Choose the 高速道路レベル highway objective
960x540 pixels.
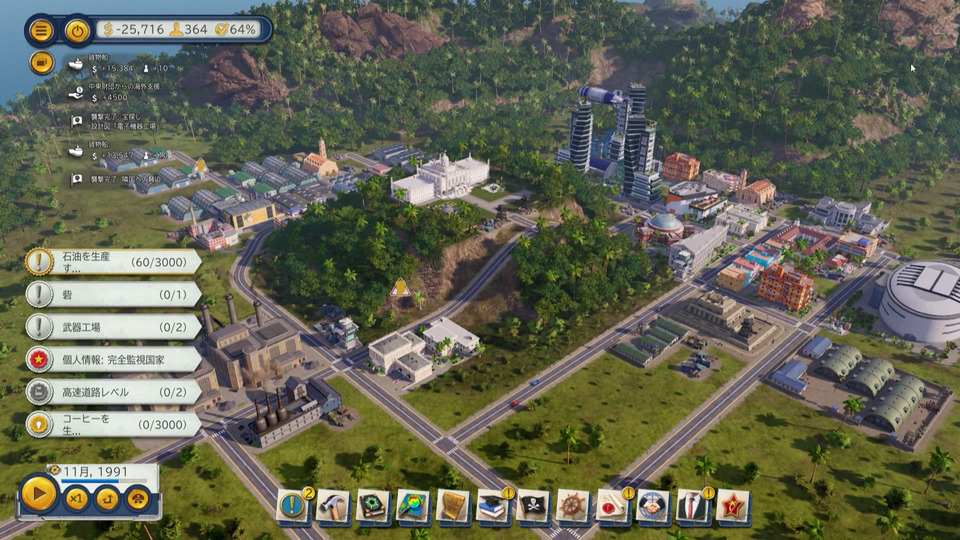point(115,391)
